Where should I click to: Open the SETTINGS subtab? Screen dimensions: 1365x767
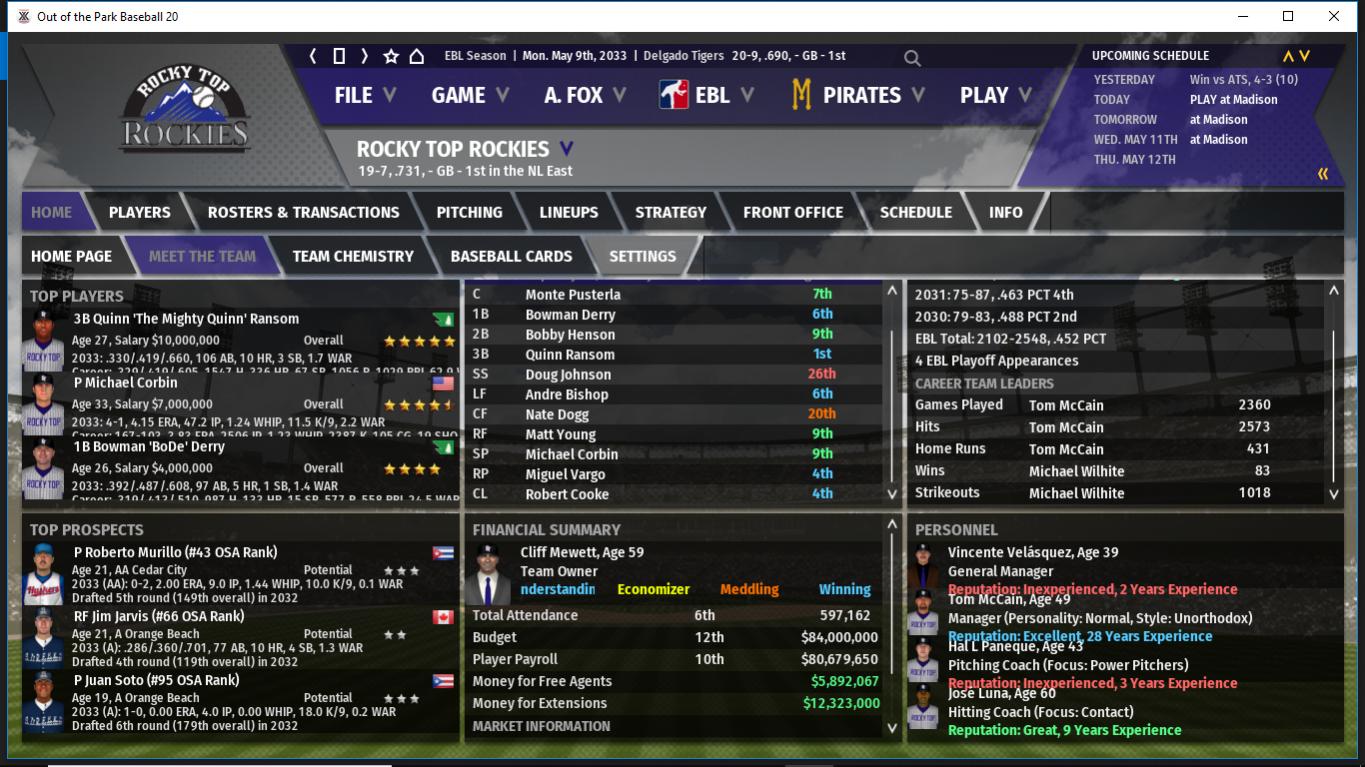pyautogui.click(x=642, y=256)
